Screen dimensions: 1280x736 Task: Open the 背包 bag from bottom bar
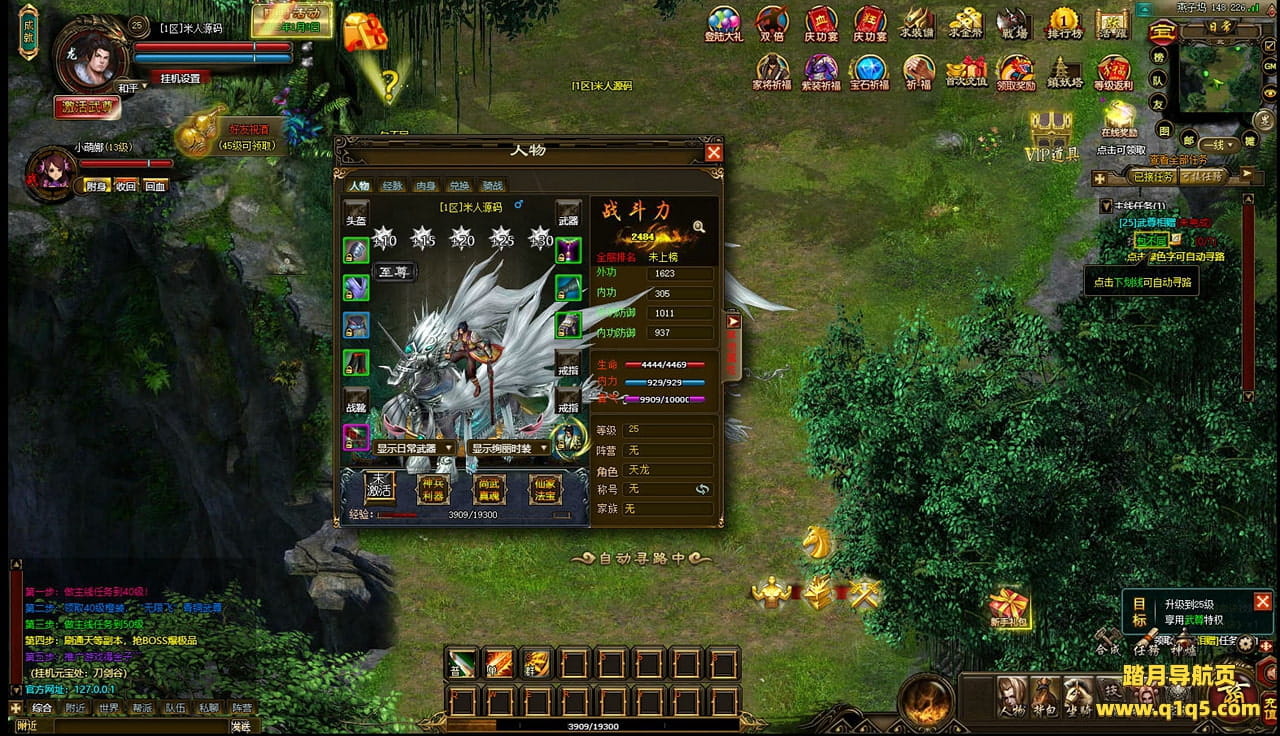1045,695
